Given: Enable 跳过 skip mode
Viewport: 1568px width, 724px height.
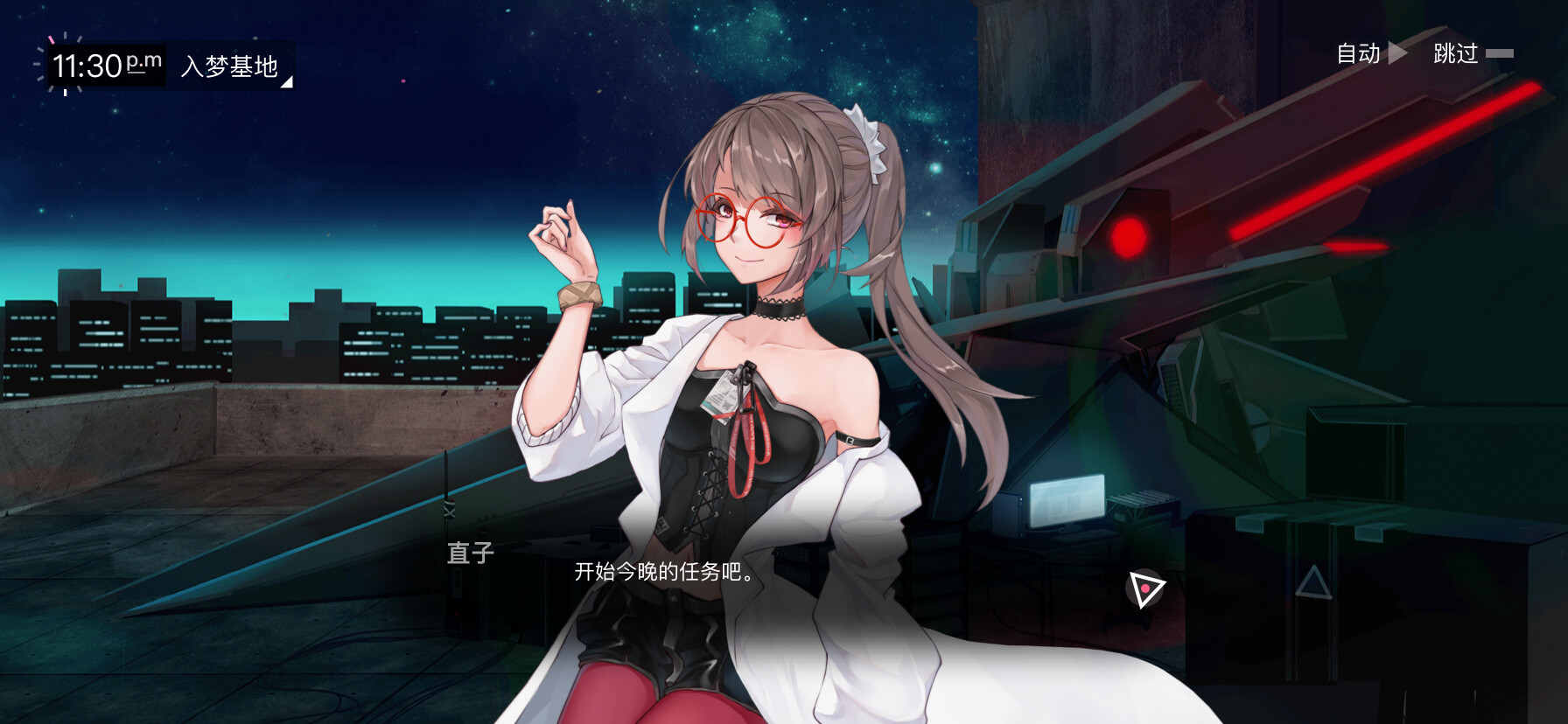Looking at the screenshot, I should pyautogui.click(x=1457, y=54).
